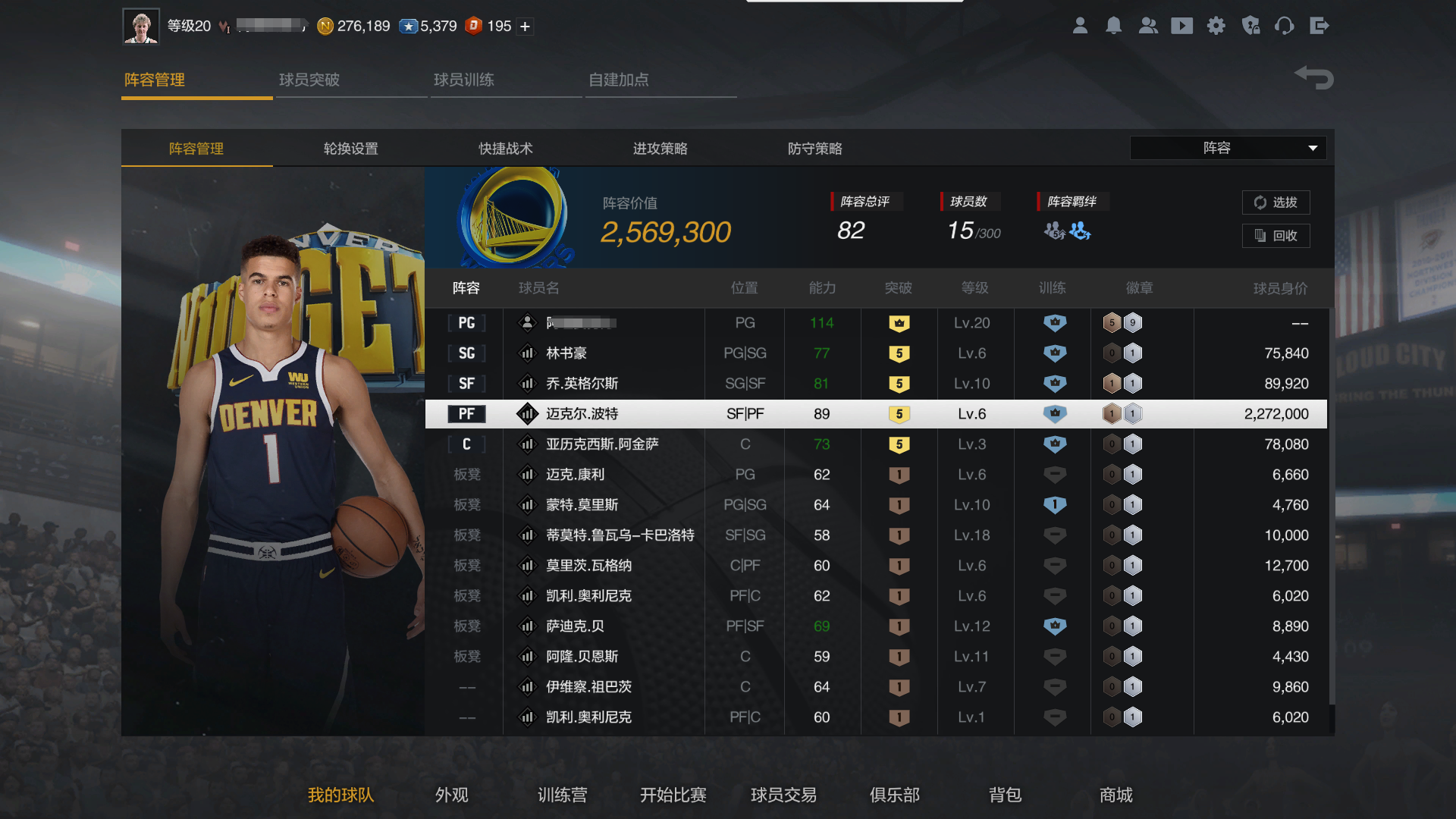Click 迈克尔.波特's blue training shield badge
The height and width of the screenshot is (819, 1456).
1054,413
